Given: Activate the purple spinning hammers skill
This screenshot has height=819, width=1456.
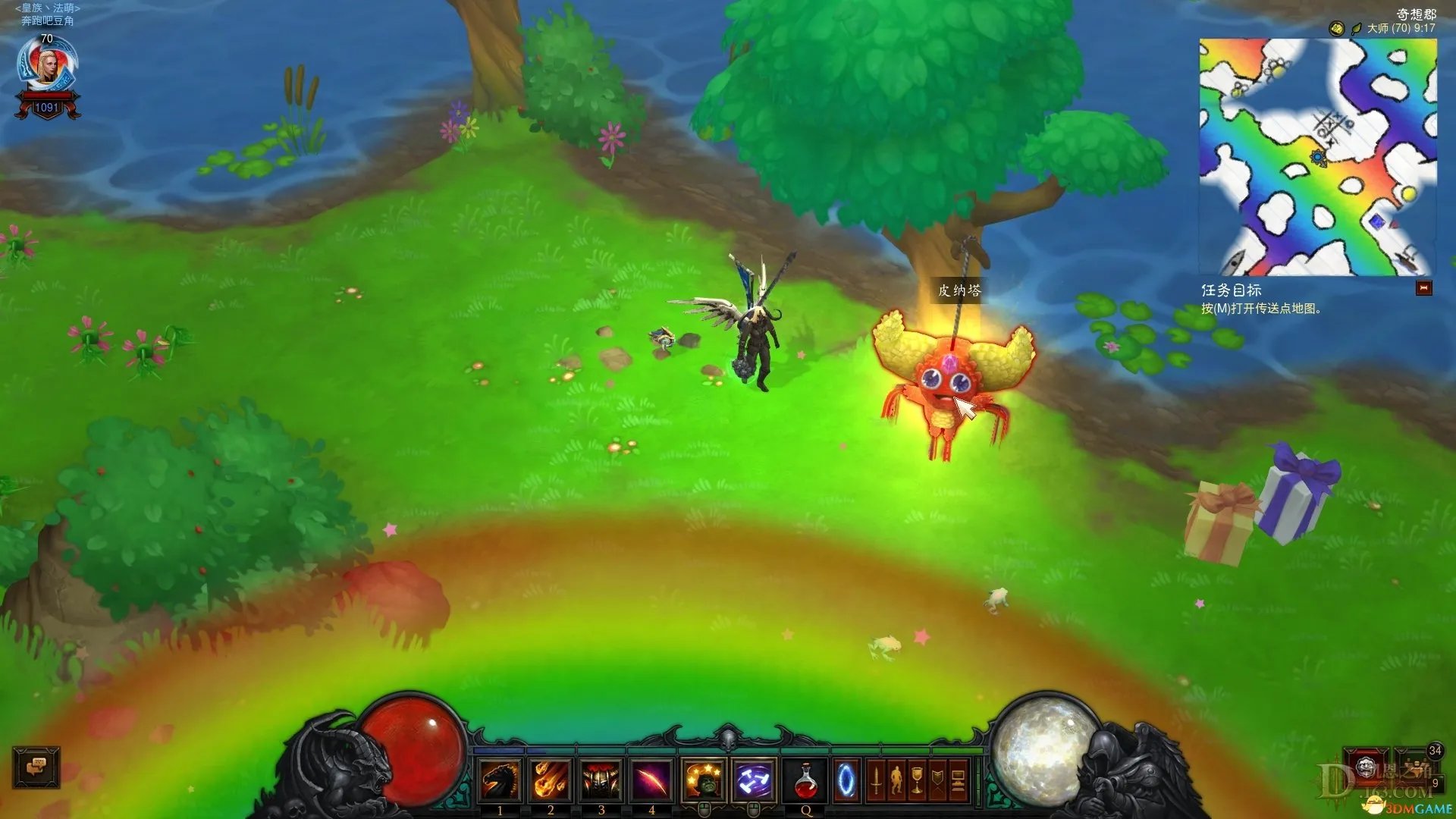Looking at the screenshot, I should [x=754, y=780].
